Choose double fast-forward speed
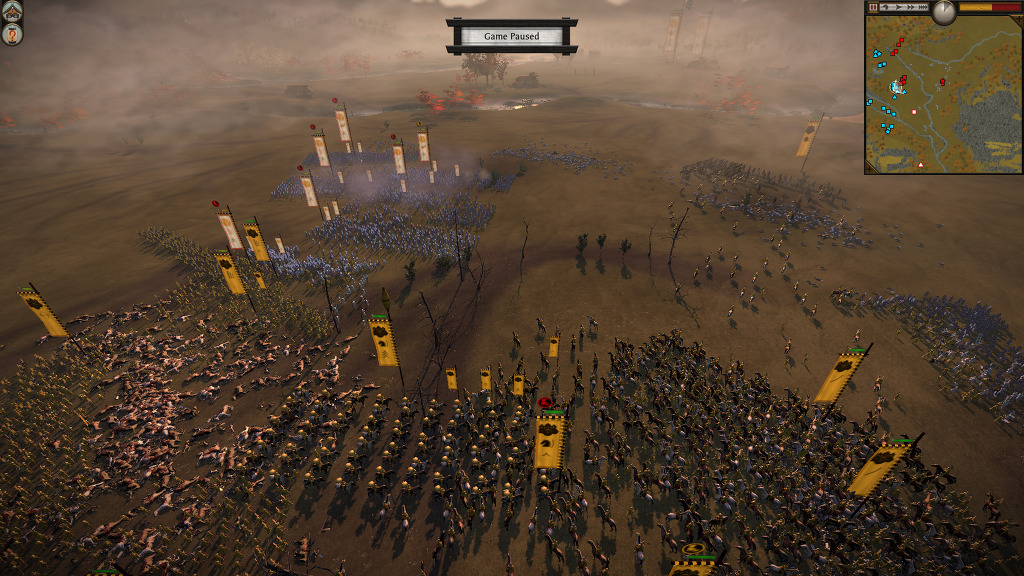 click(x=911, y=7)
